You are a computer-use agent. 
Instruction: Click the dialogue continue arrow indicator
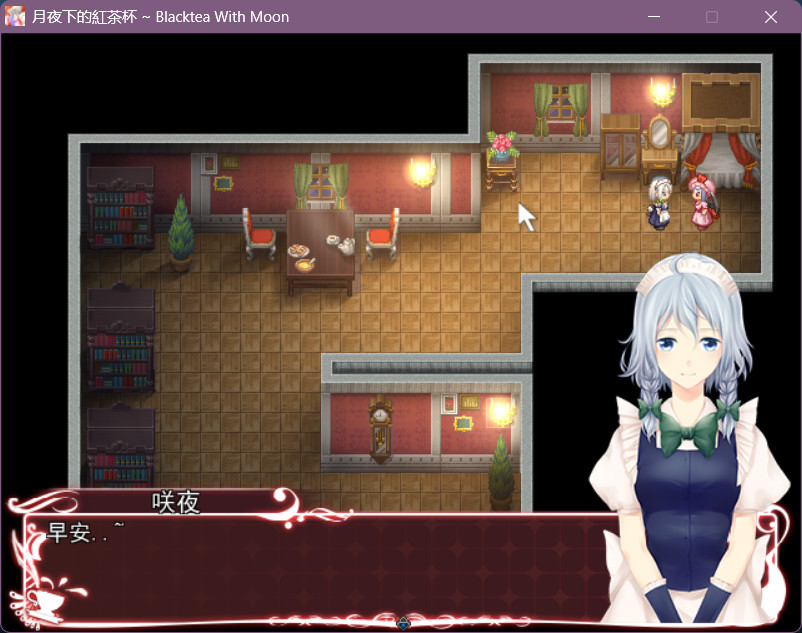[403, 623]
